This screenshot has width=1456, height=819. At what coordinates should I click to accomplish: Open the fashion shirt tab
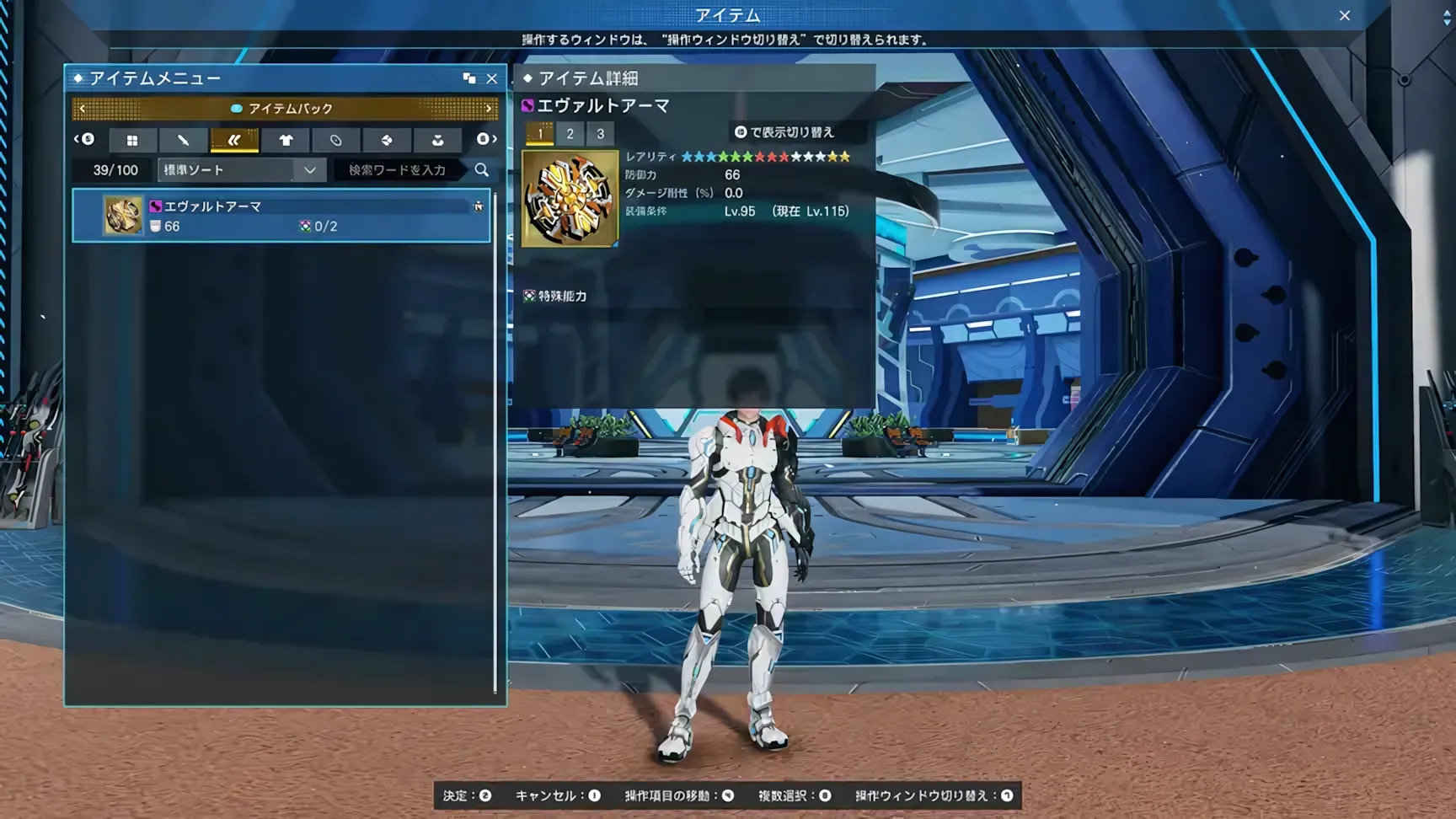tap(286, 140)
